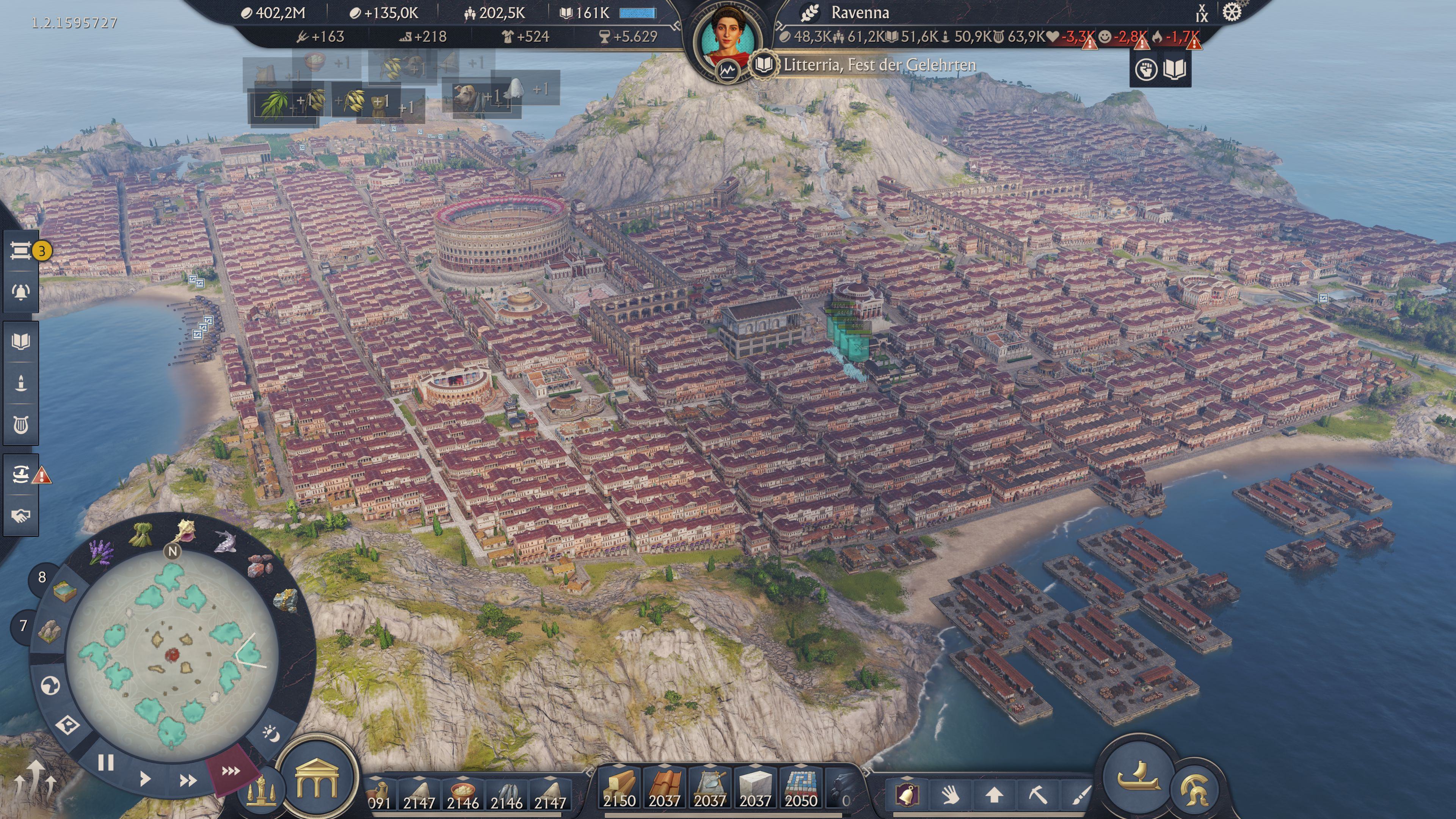Viewport: 1456px width, 819px height.
Task: Click the Litterria festival banner
Action: (879, 65)
